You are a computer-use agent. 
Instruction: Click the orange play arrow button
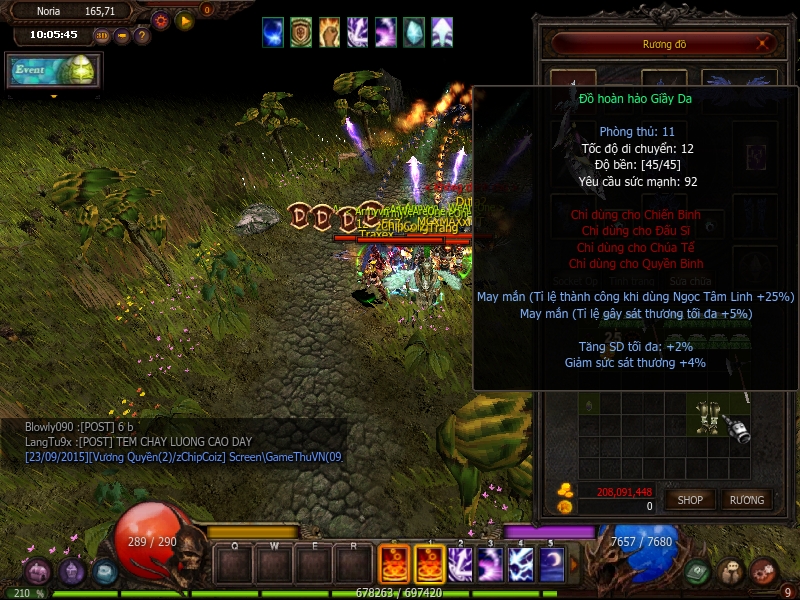coord(185,20)
